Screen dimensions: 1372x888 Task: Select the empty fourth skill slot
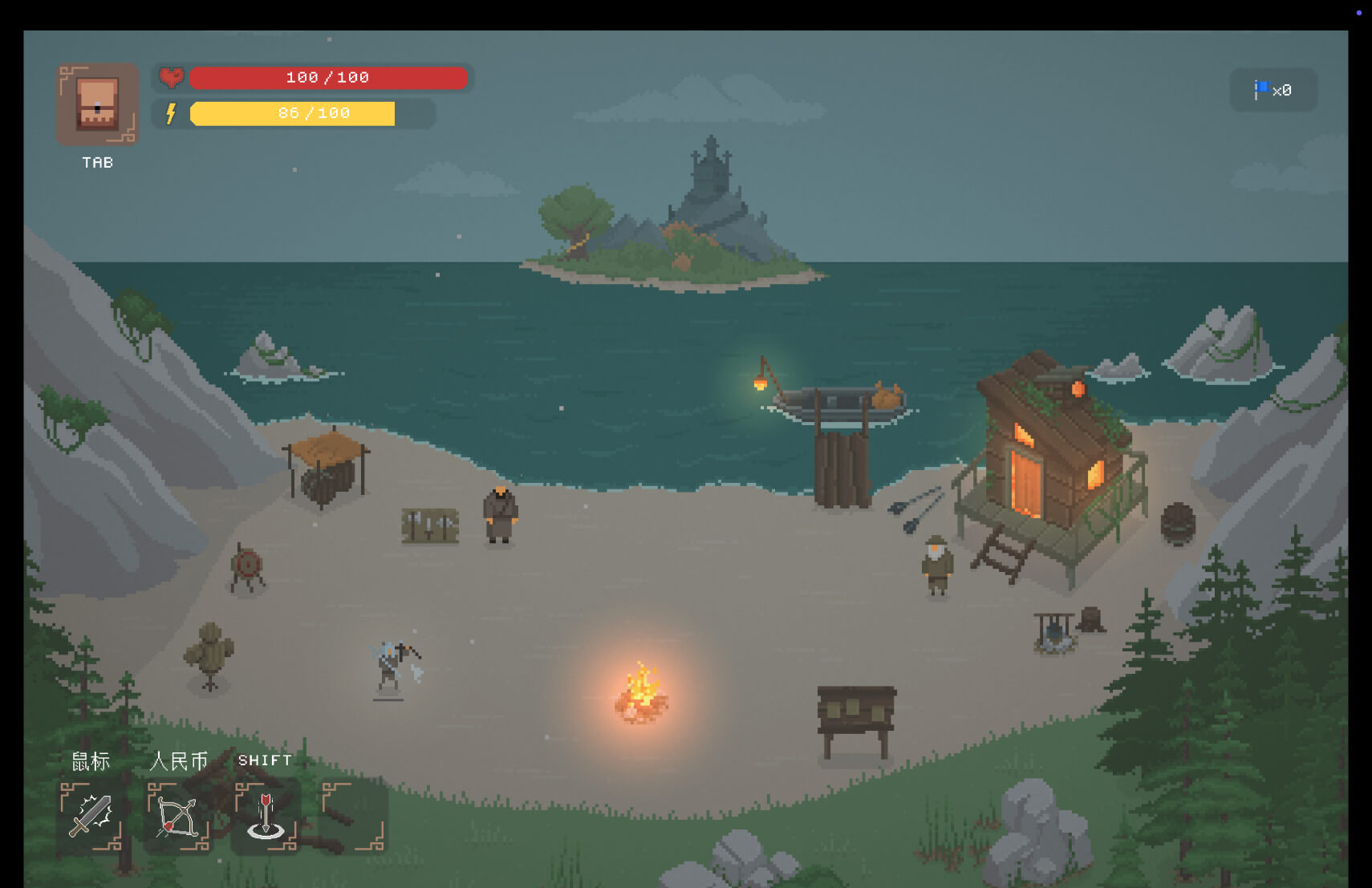[x=351, y=817]
